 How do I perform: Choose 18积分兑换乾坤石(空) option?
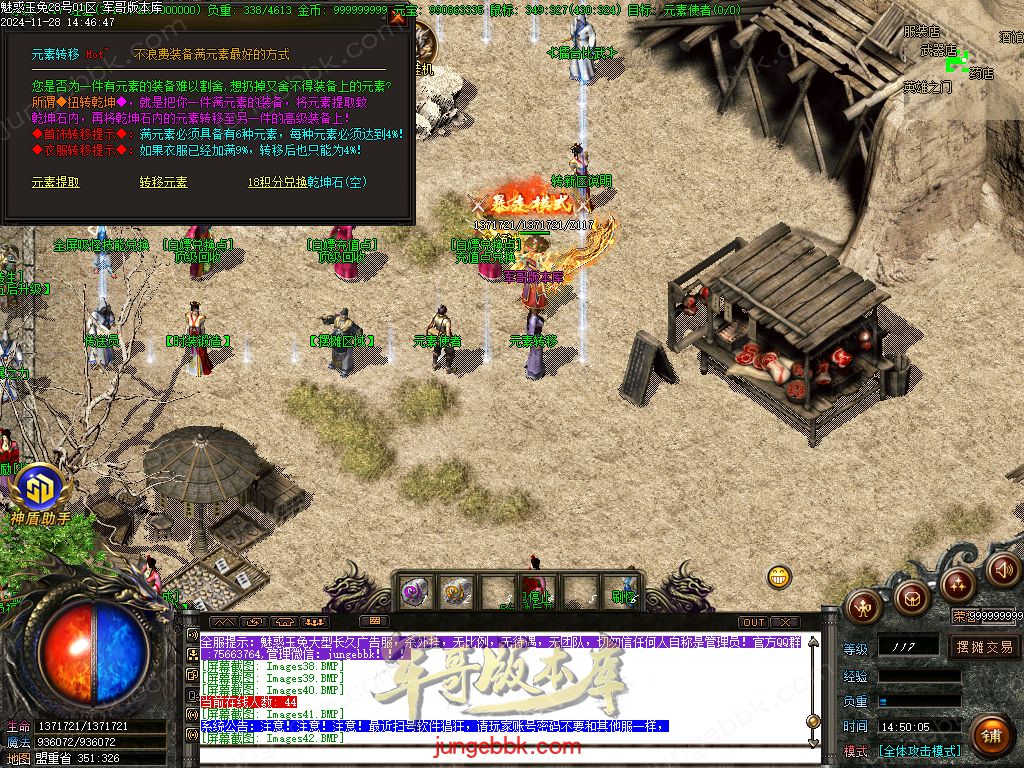[x=307, y=182]
